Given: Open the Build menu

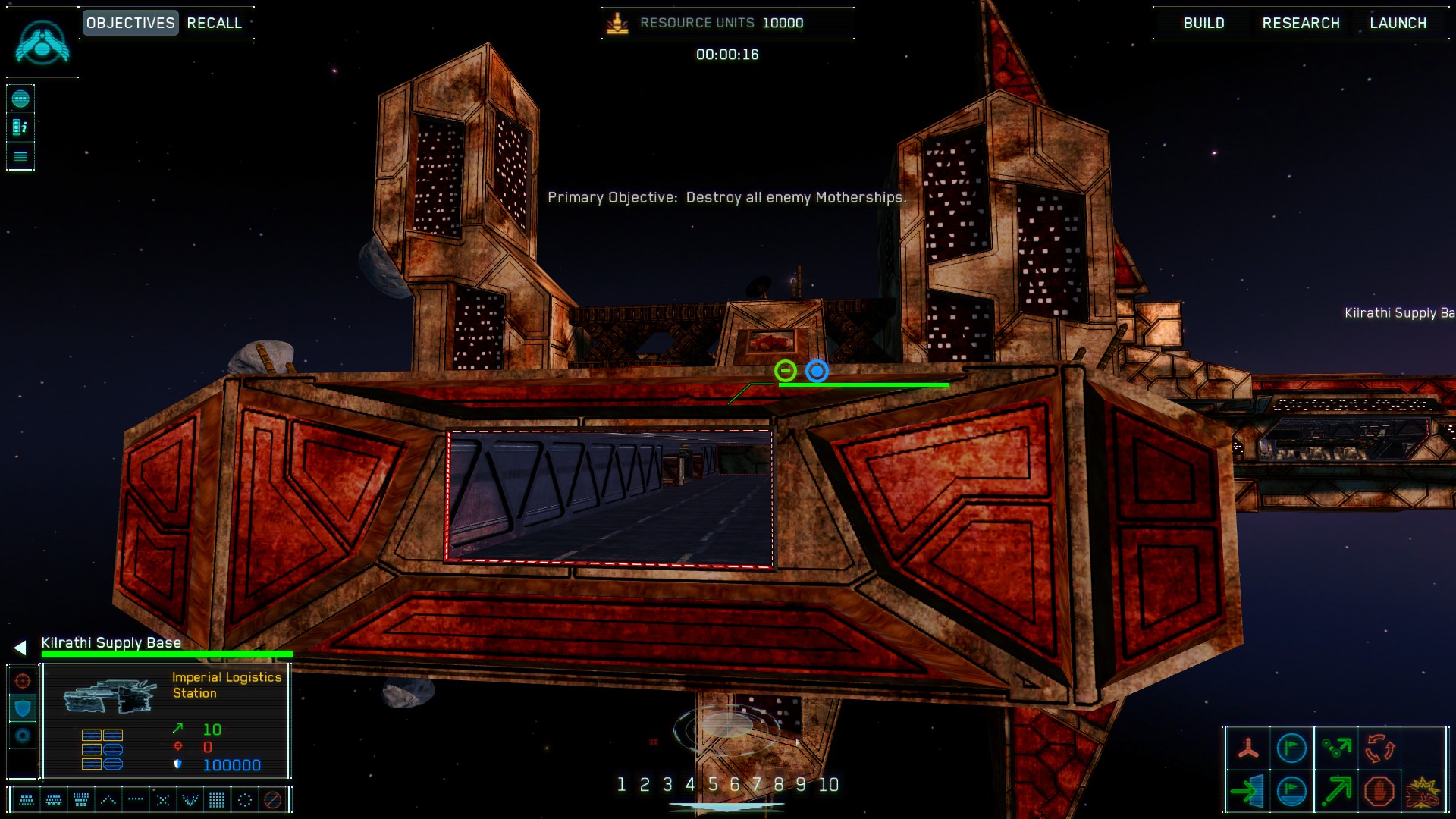Looking at the screenshot, I should pyautogui.click(x=1203, y=23).
